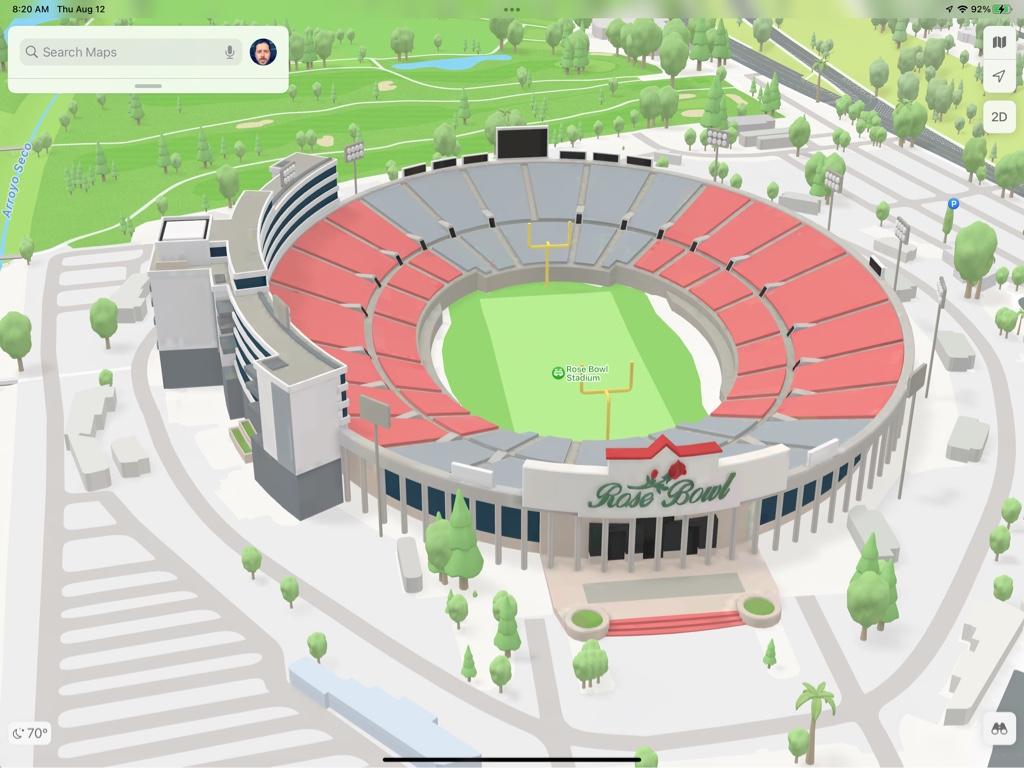Tap the three-dot multitasking menu

[x=512, y=10]
